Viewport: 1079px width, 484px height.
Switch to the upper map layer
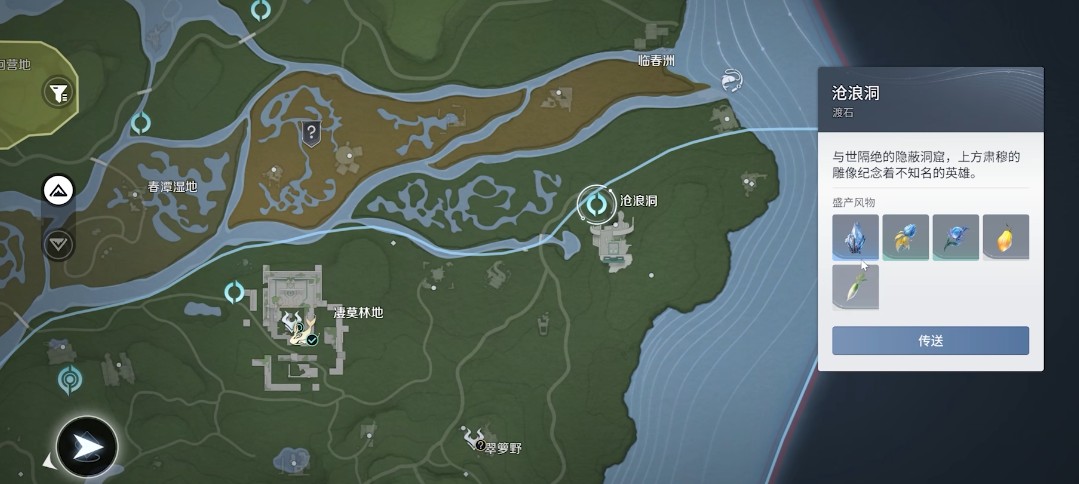57,190
